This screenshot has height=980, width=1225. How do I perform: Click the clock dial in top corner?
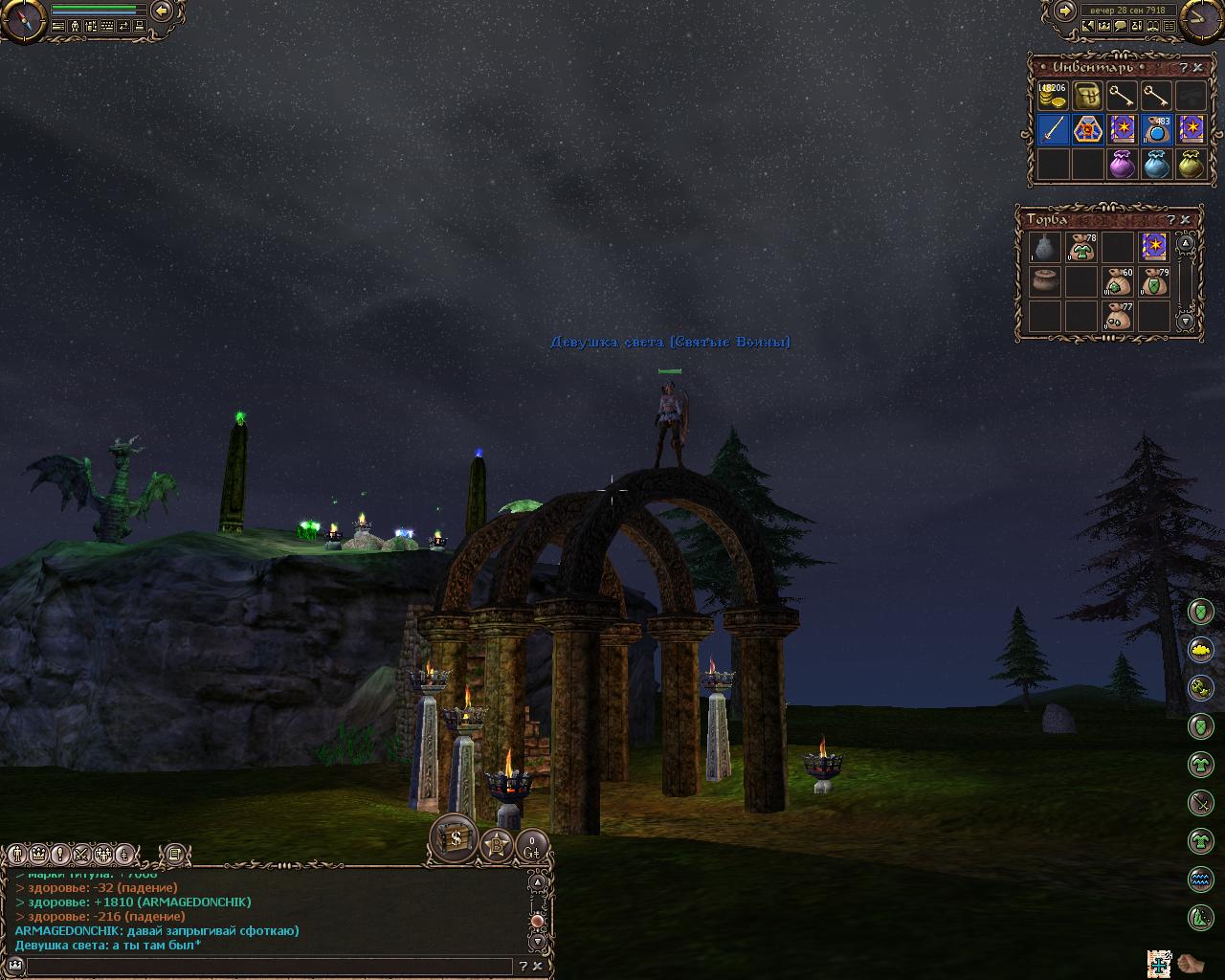[1201, 18]
